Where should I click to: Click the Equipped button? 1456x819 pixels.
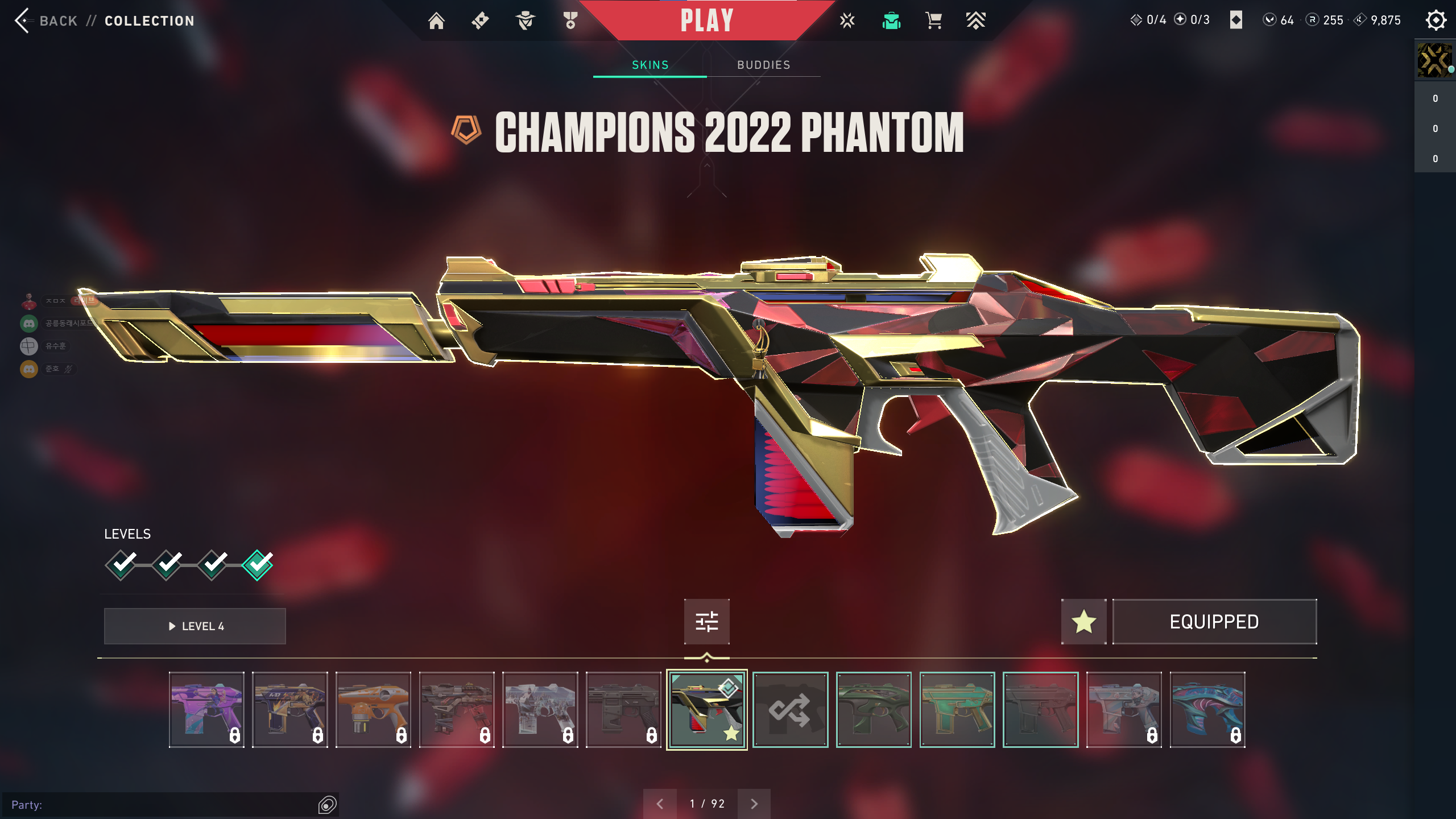1214,622
